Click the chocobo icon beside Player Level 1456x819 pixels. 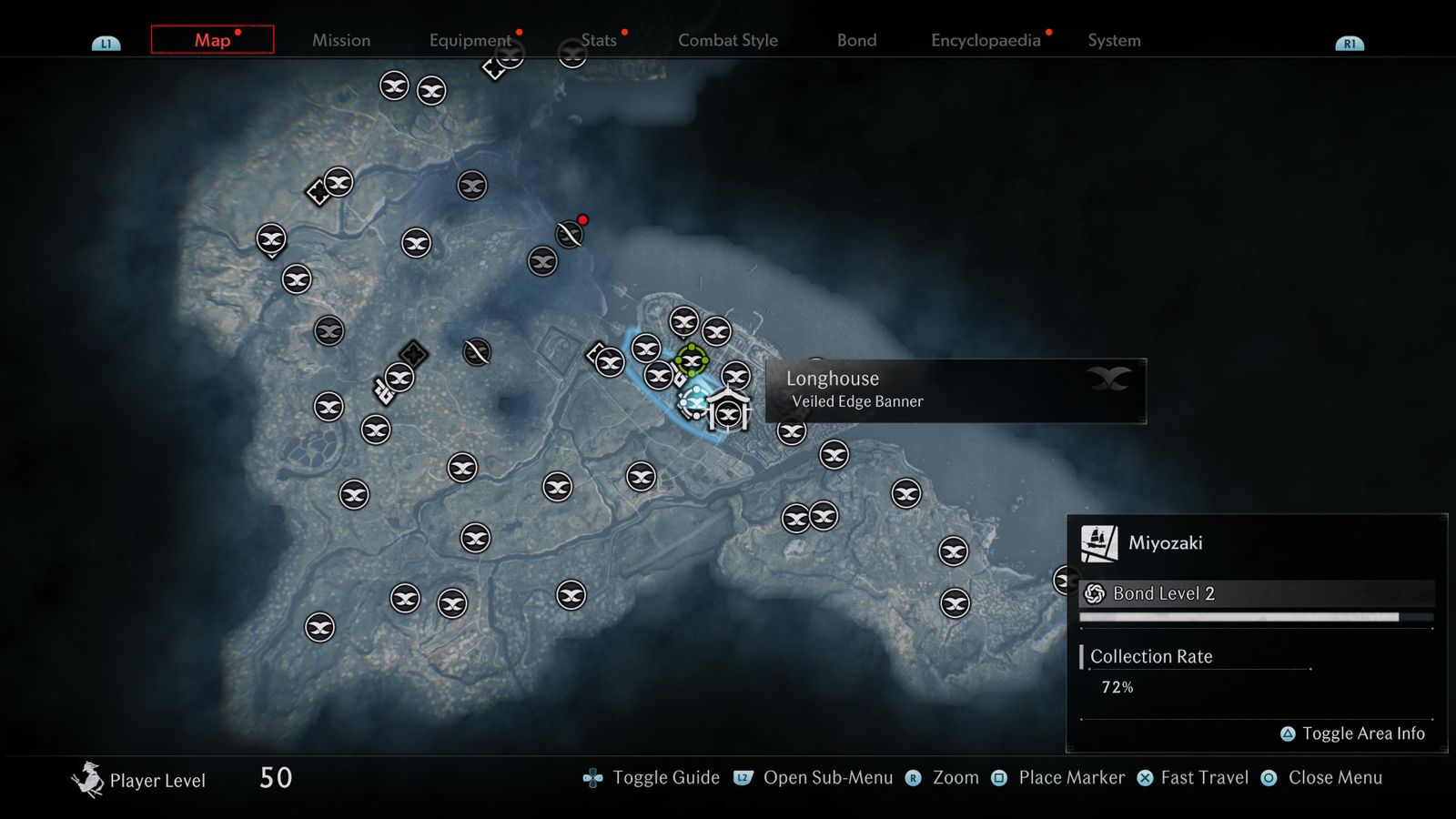[88, 779]
